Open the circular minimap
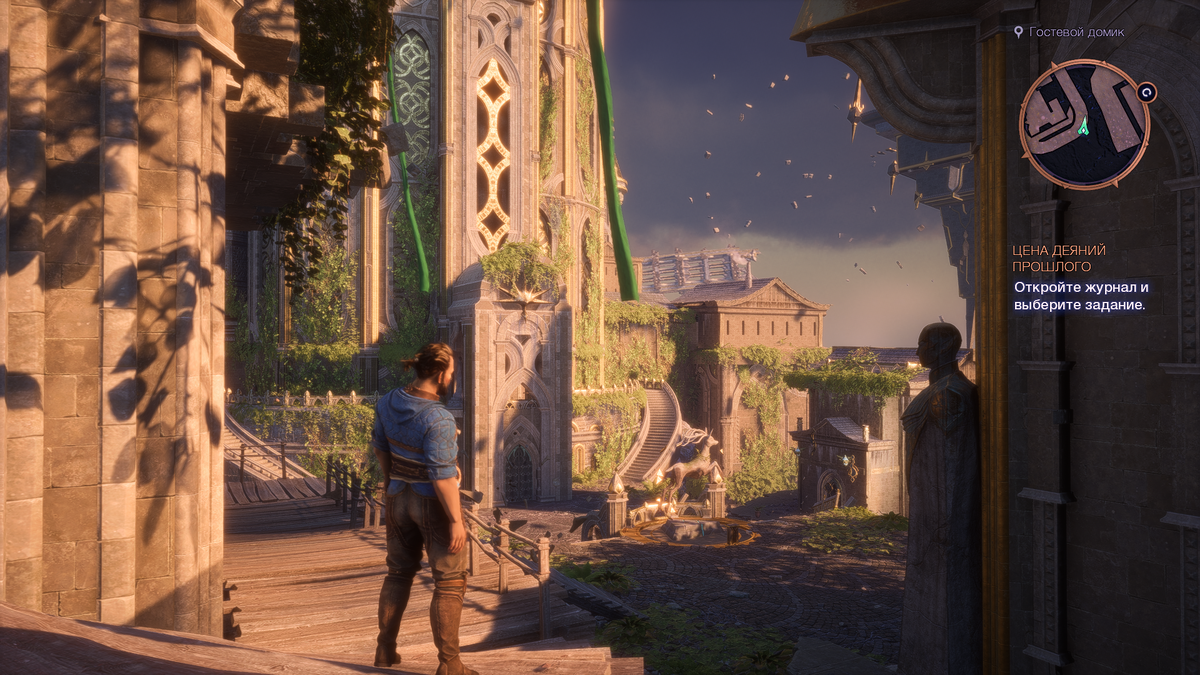The width and height of the screenshot is (1200, 675). point(1083,124)
